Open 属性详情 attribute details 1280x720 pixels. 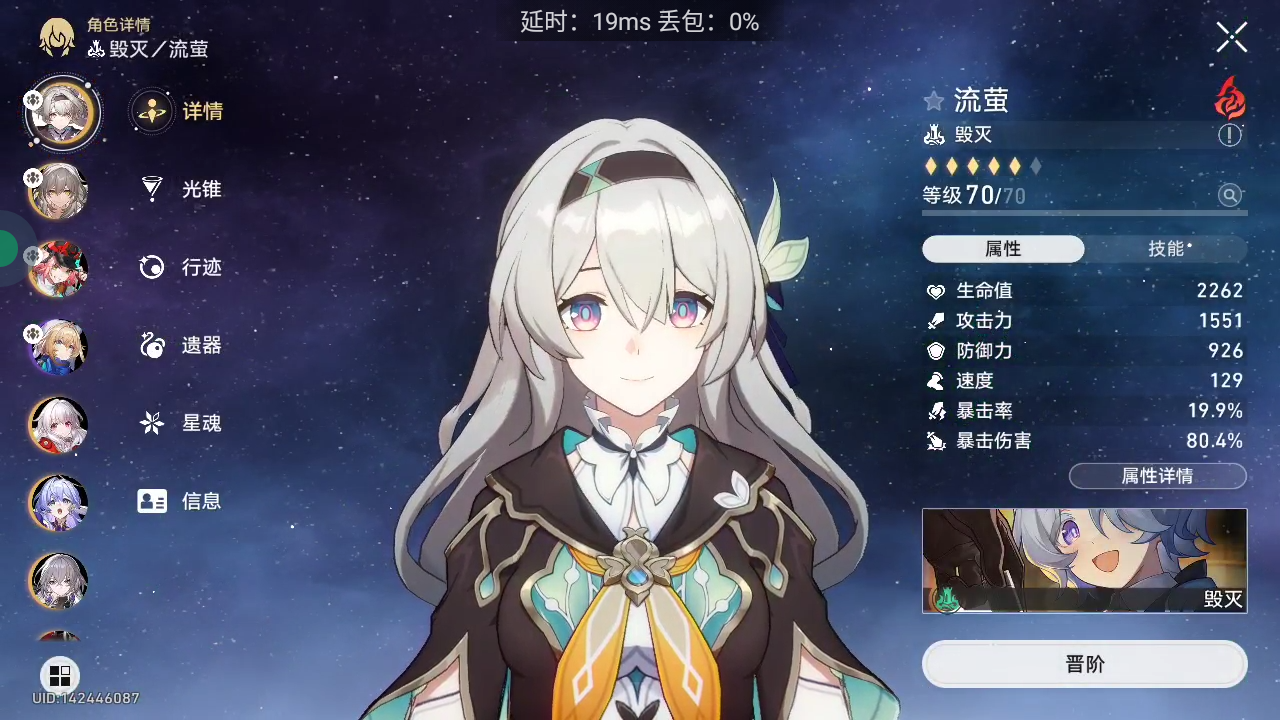pyautogui.click(x=1157, y=476)
